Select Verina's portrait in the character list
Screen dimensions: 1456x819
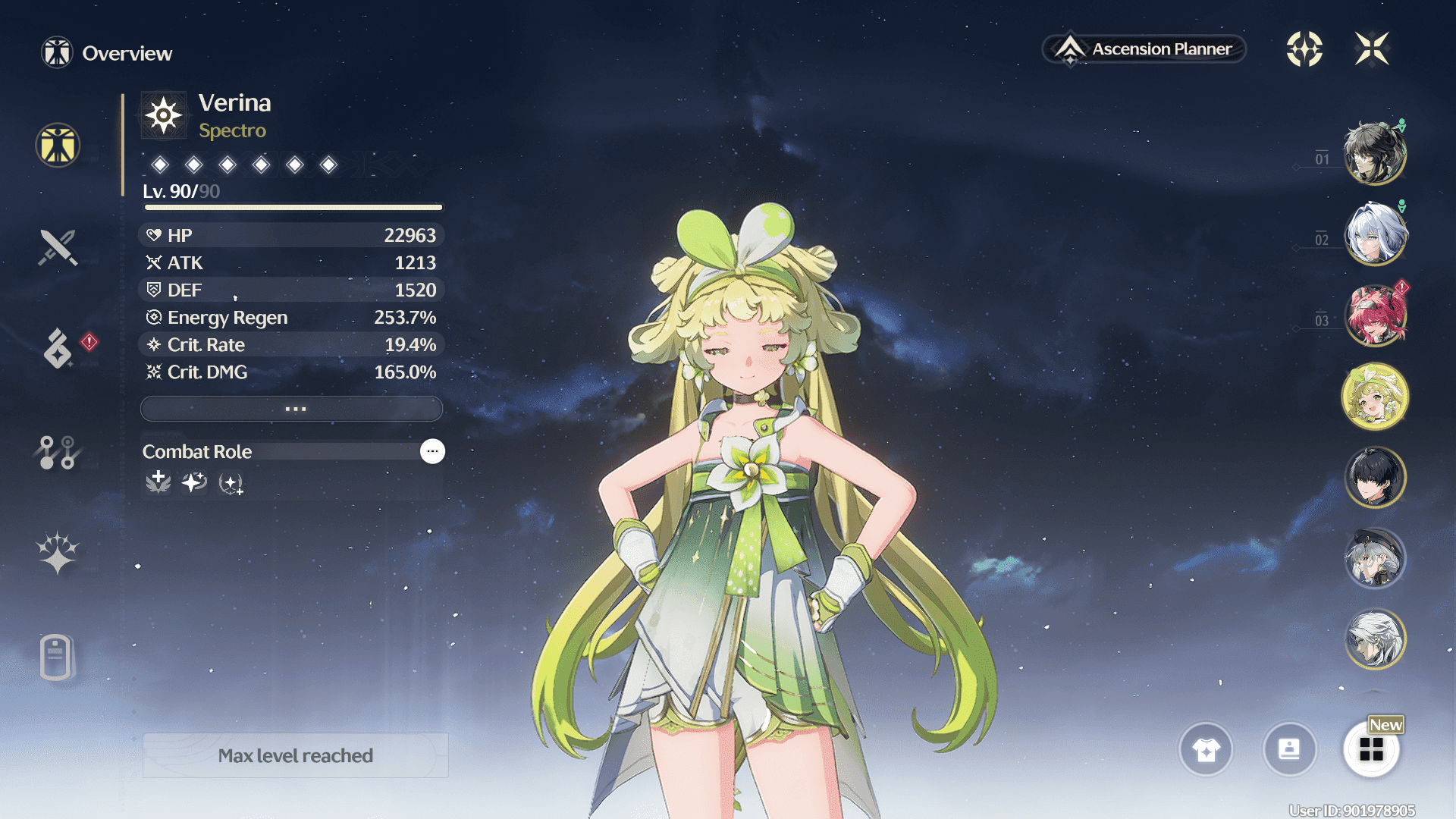click(x=1374, y=397)
